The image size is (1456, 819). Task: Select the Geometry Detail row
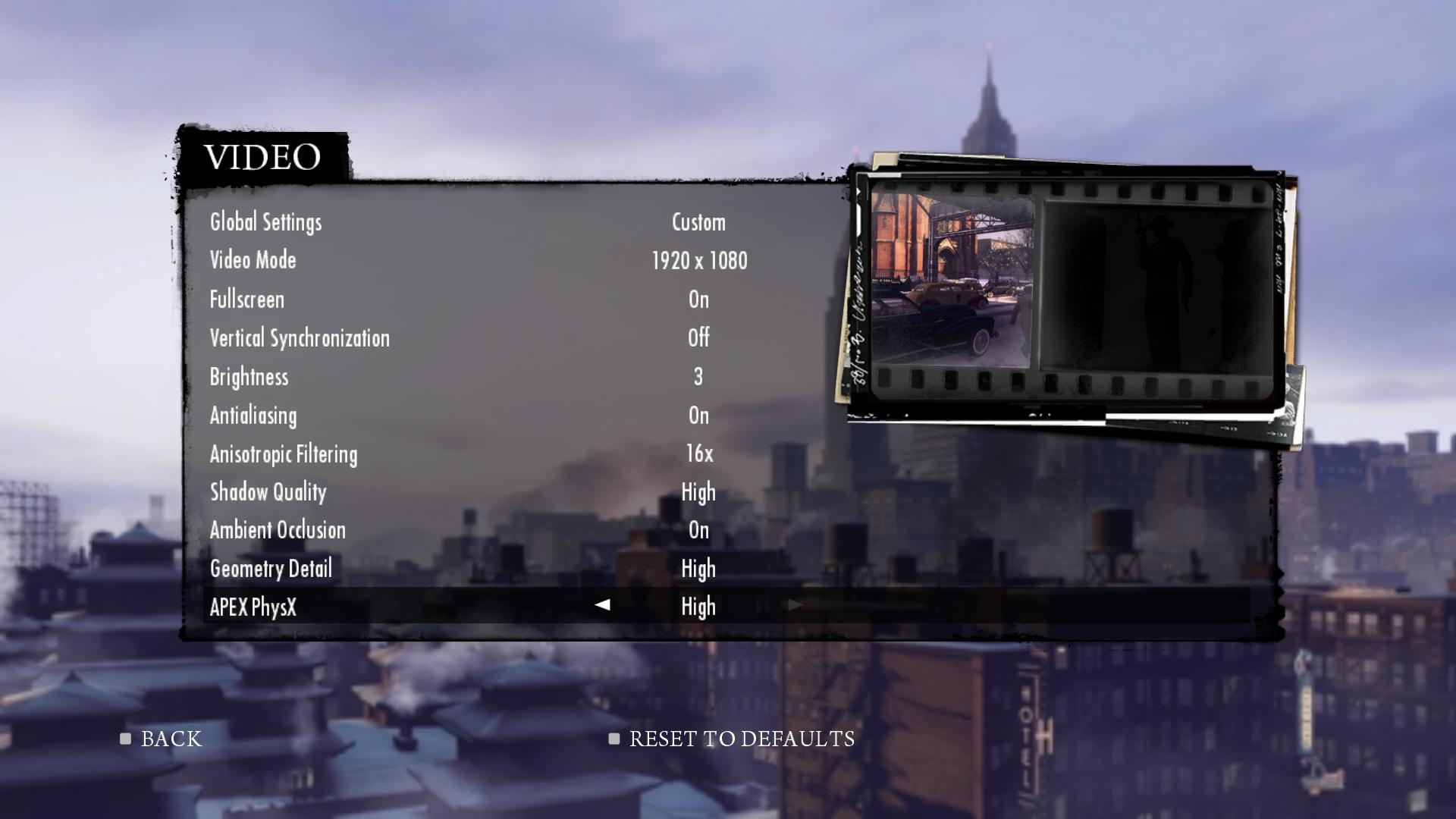click(x=271, y=569)
